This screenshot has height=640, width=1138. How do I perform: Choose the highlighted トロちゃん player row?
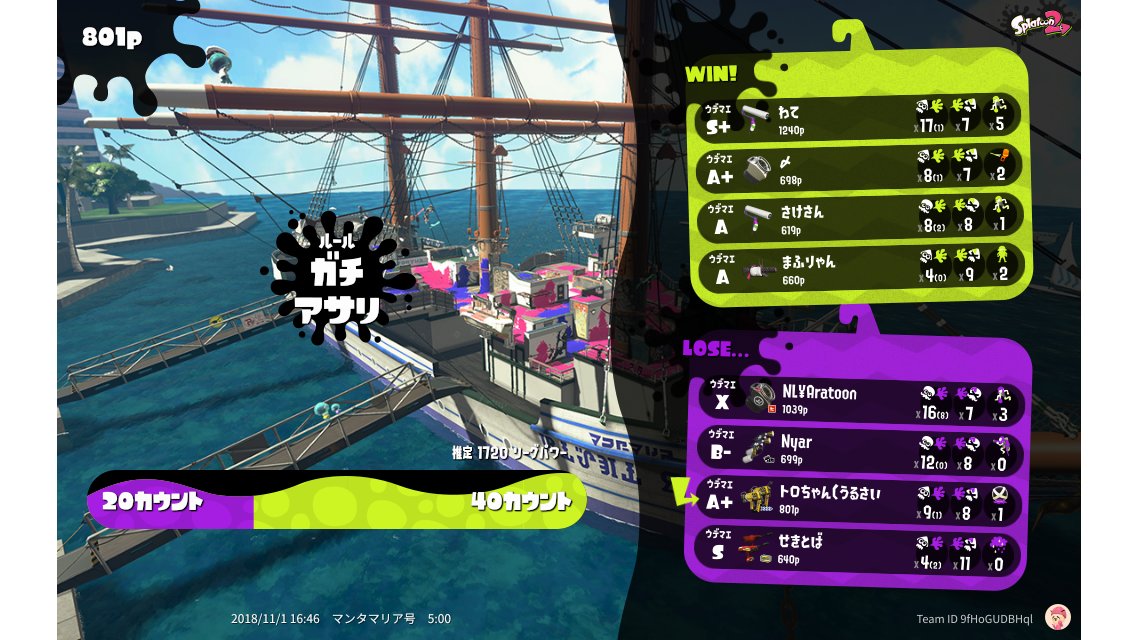pyautogui.click(x=858, y=499)
